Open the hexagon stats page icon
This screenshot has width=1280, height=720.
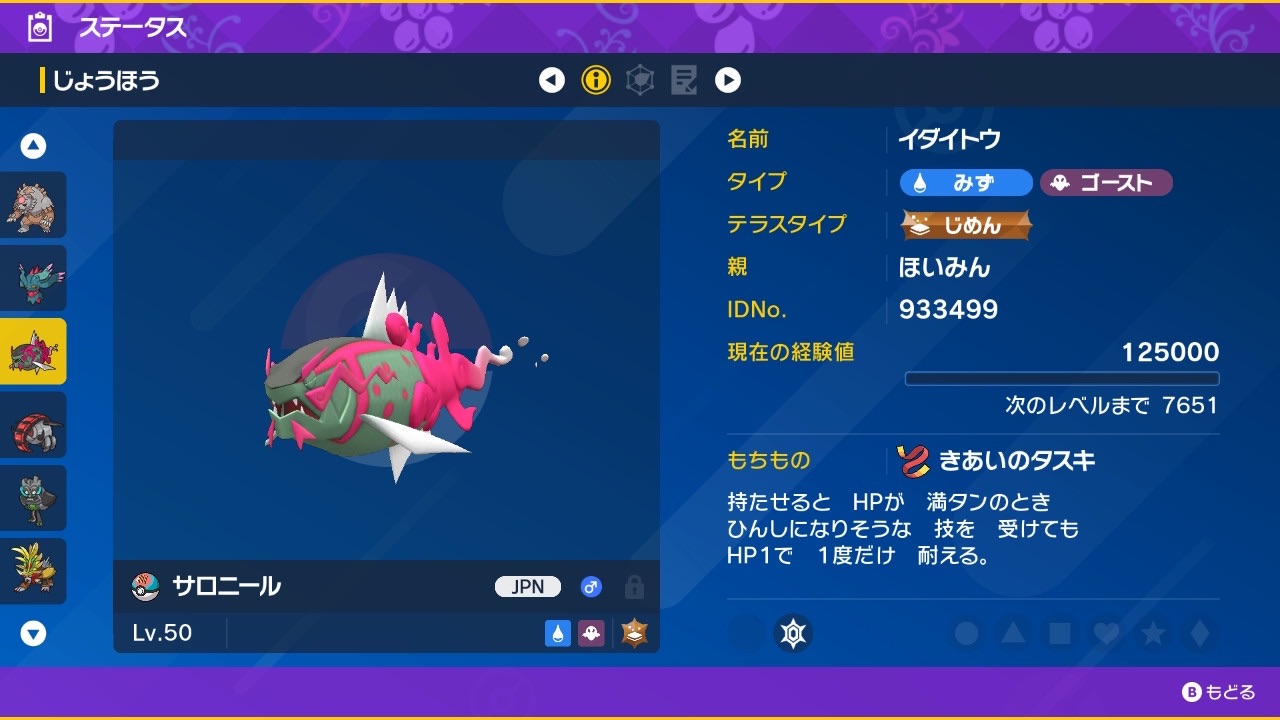click(640, 80)
